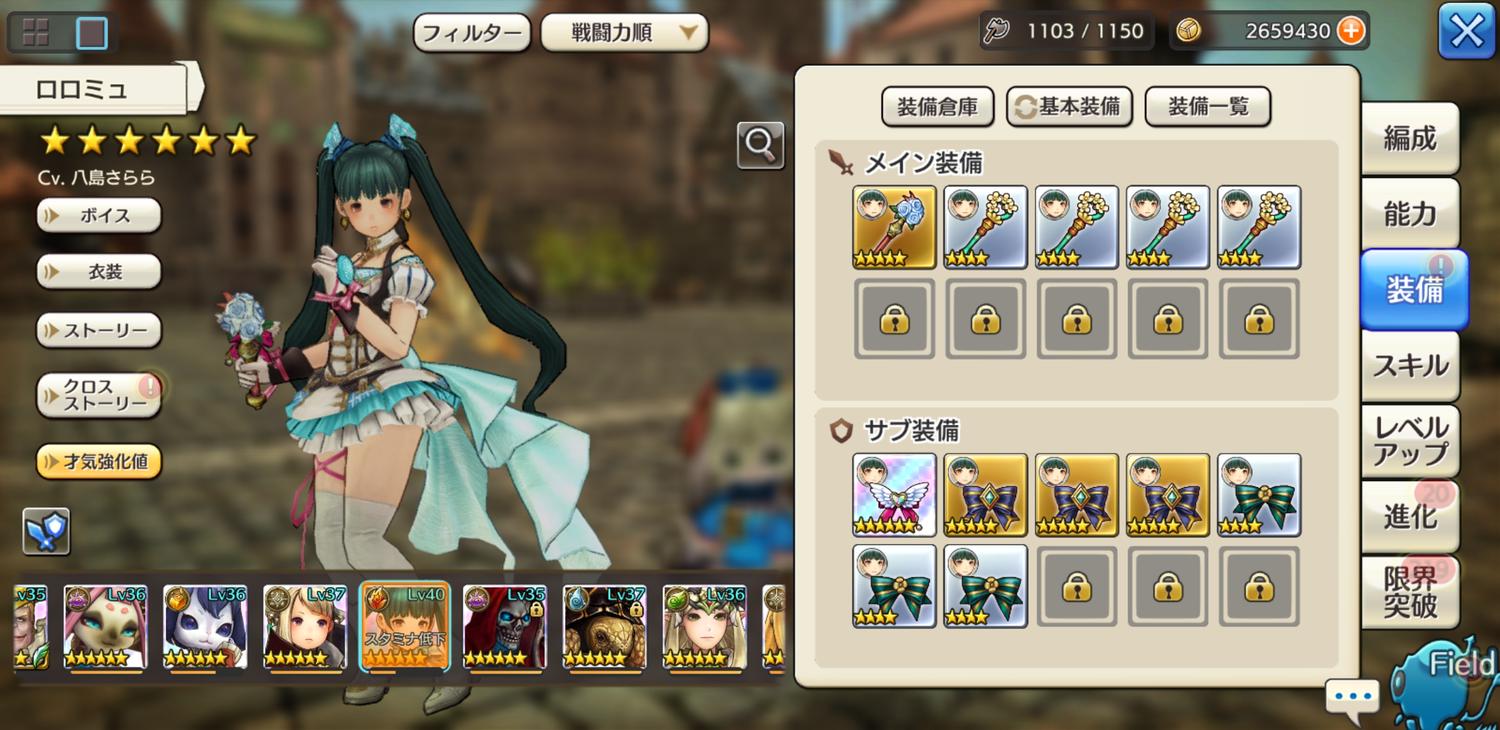Check the 才気強化値 enhancement values

tap(99, 462)
